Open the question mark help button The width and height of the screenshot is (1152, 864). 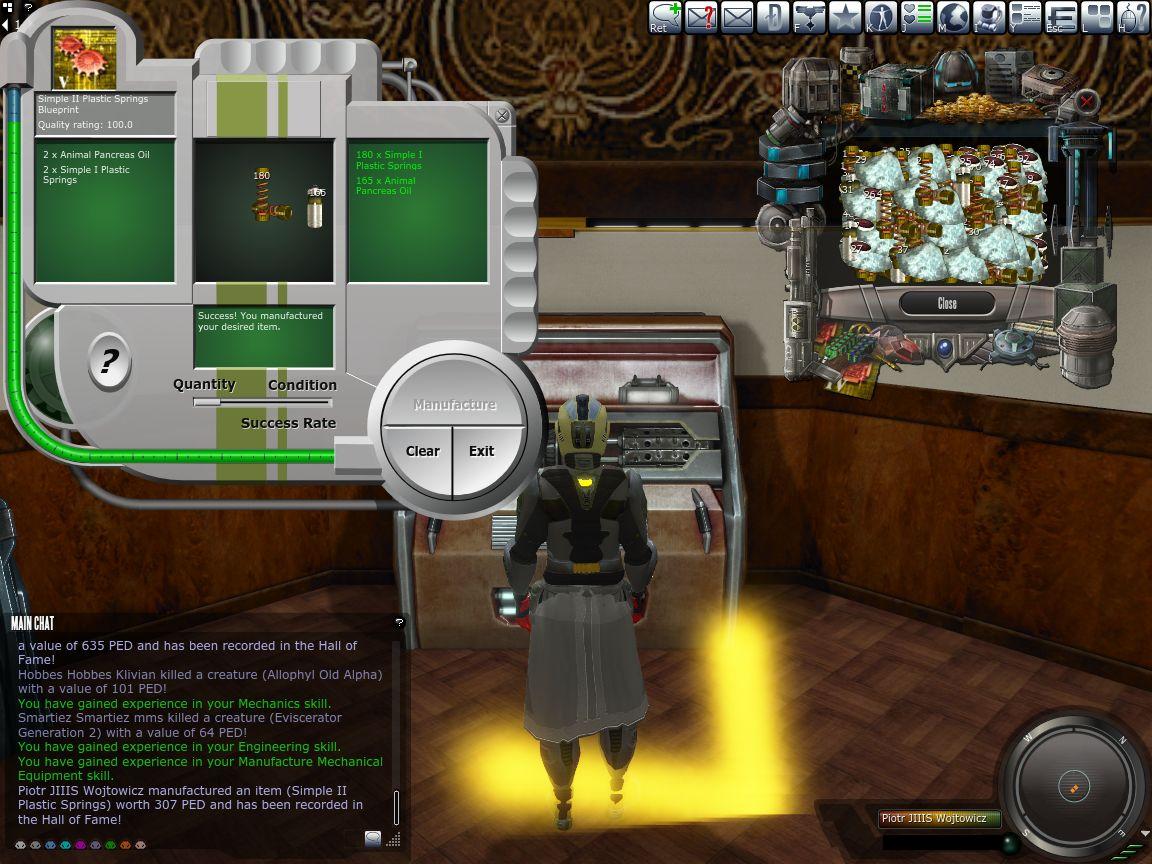pos(109,360)
